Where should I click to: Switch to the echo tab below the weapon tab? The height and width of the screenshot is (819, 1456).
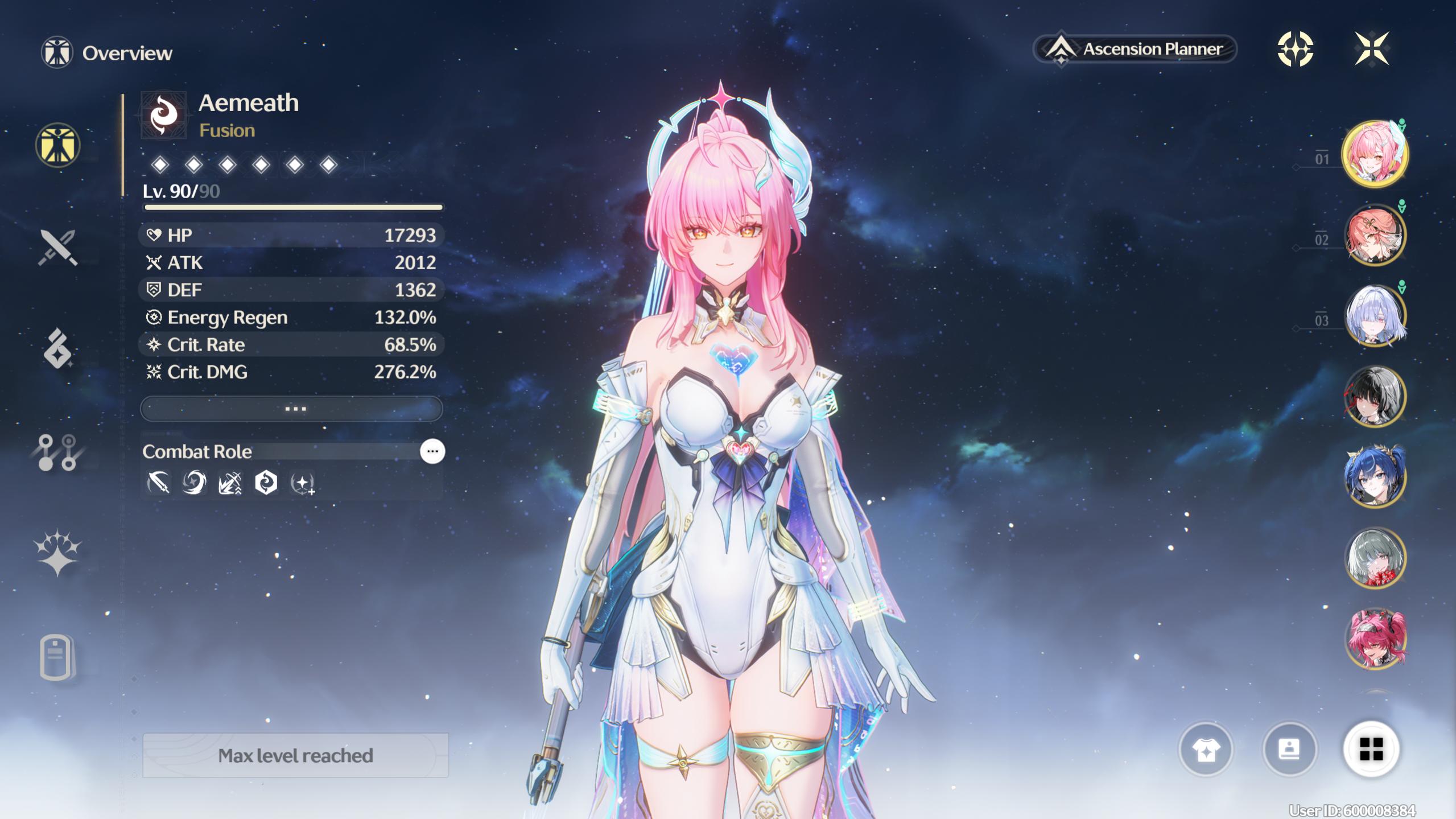[57, 348]
